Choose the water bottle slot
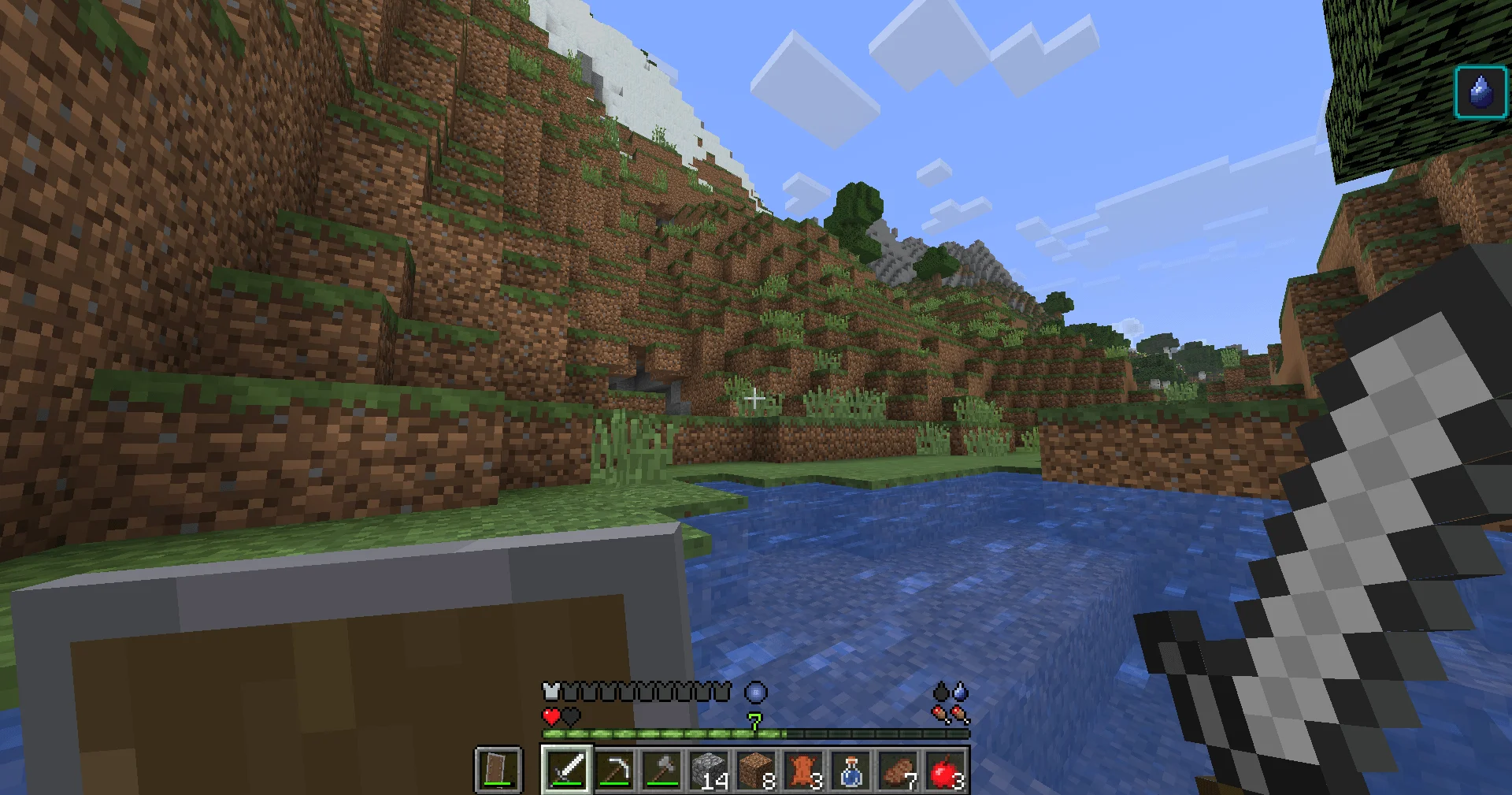Viewport: 1512px width, 795px height. pos(850,770)
